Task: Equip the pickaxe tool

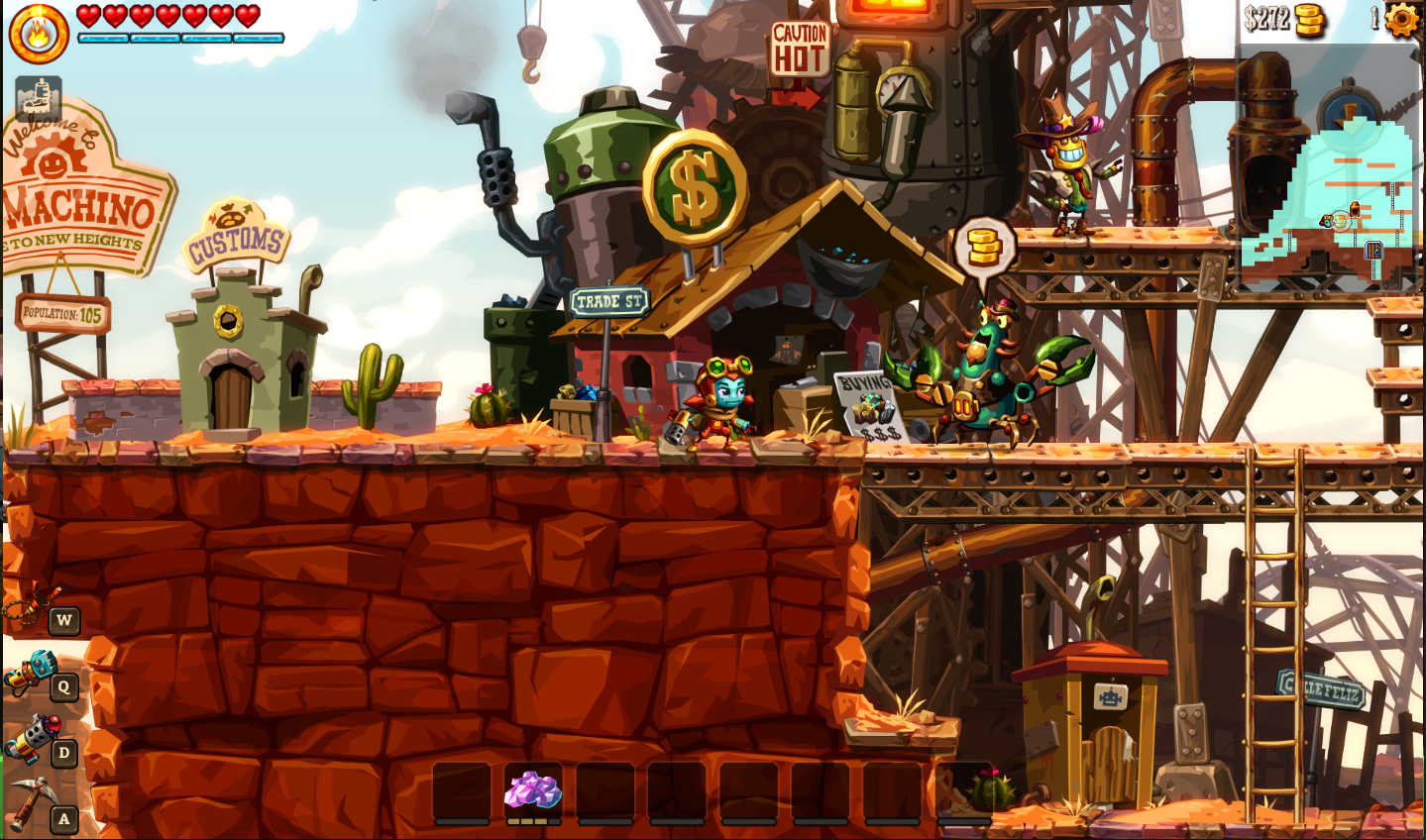Action: point(31,801)
